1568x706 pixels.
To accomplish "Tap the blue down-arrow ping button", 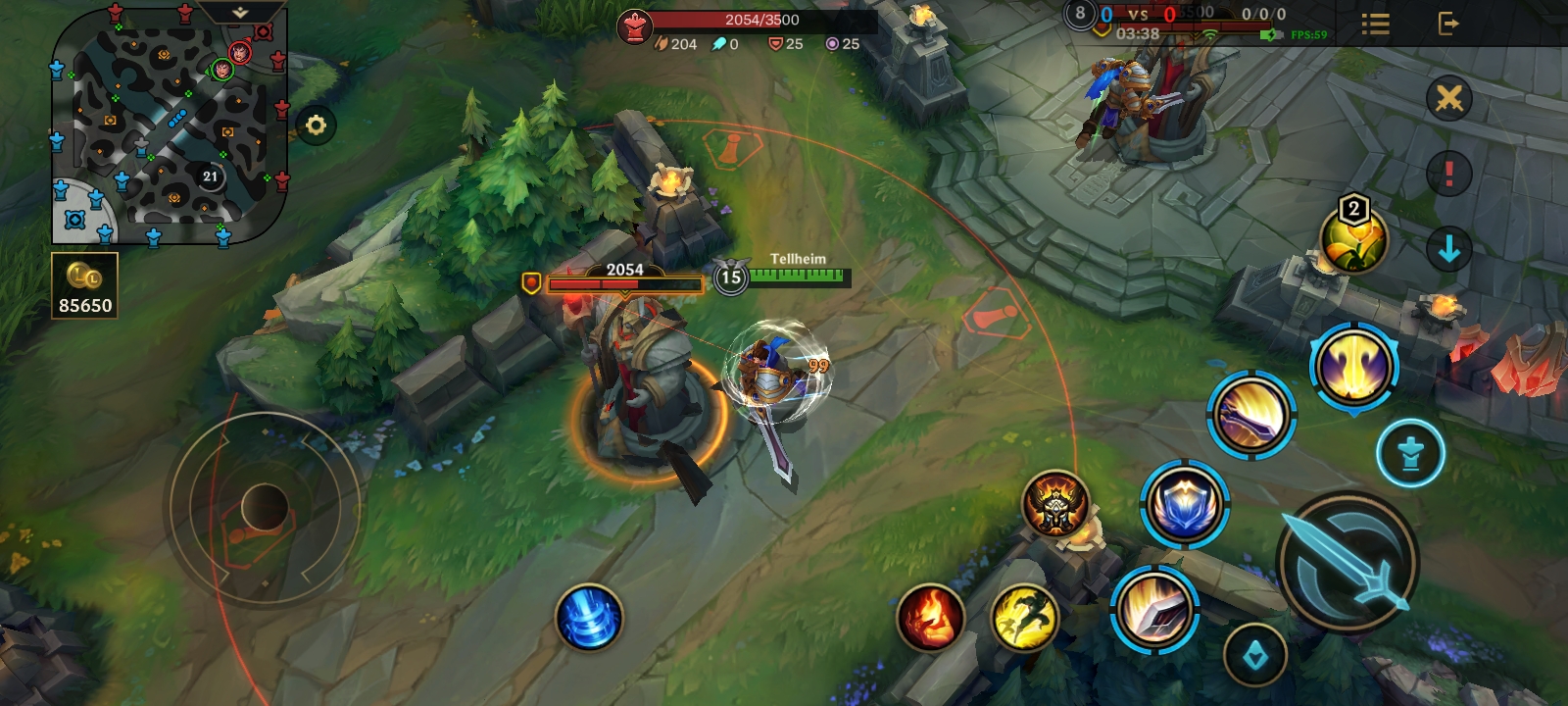I will point(1448,250).
